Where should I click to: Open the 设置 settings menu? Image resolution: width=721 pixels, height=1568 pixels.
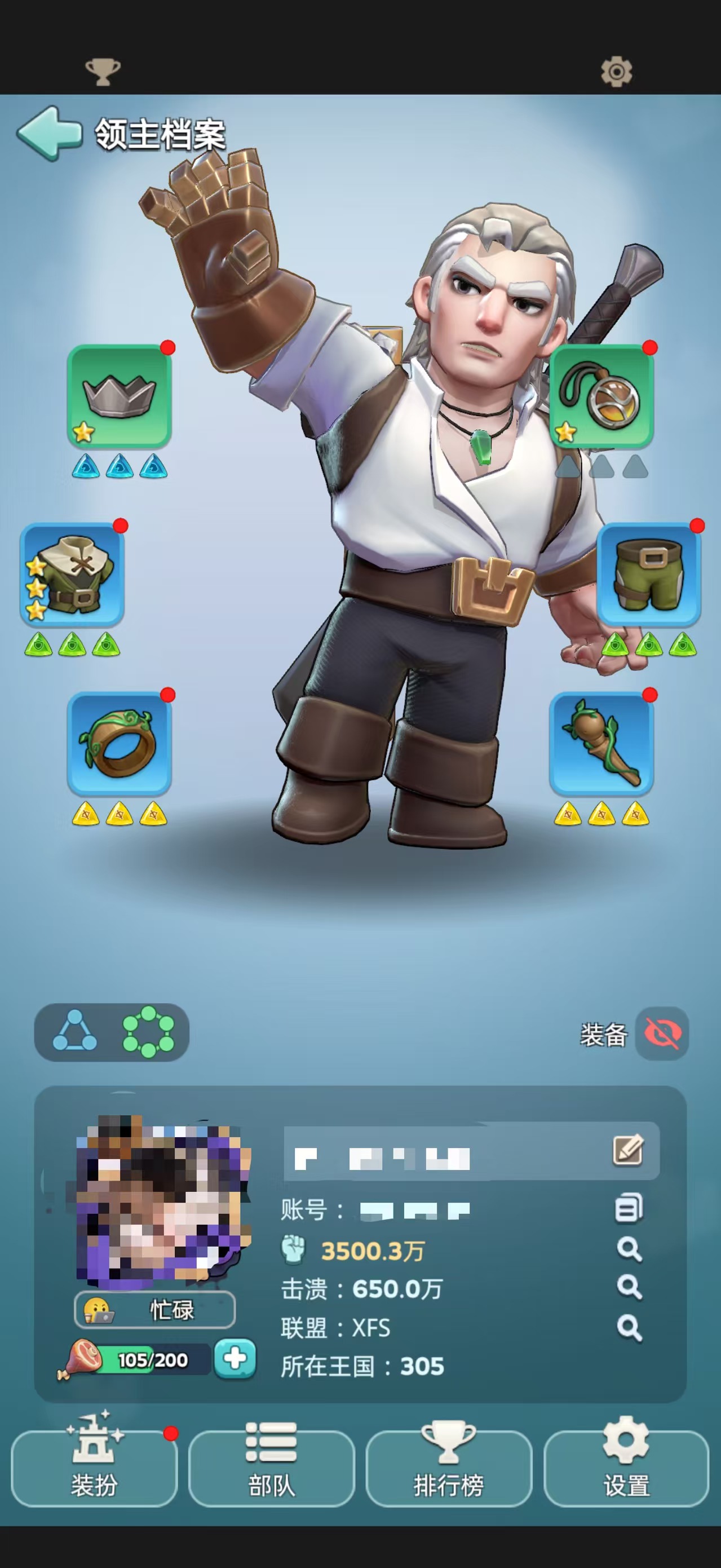626,1468
